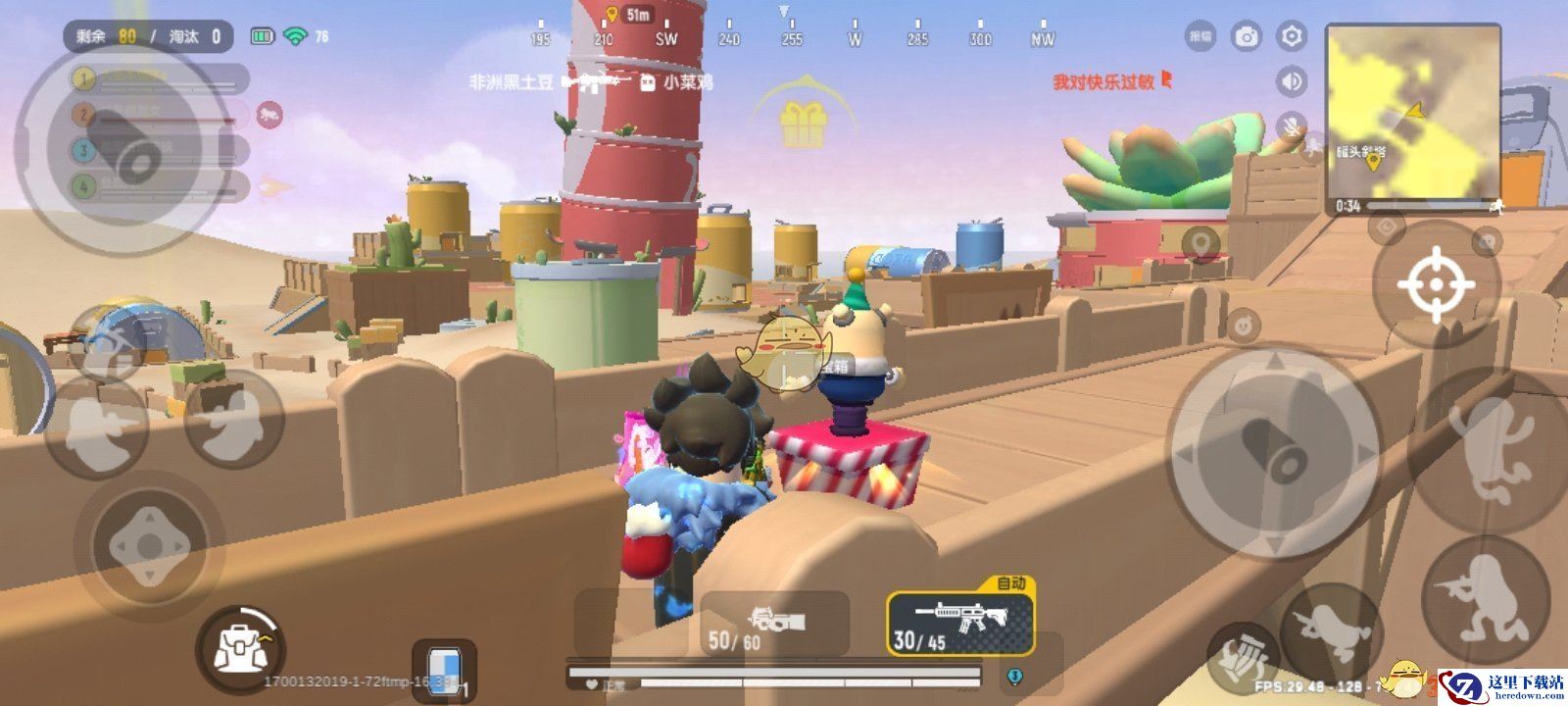Toggle the speaker sound icon

1292,81
